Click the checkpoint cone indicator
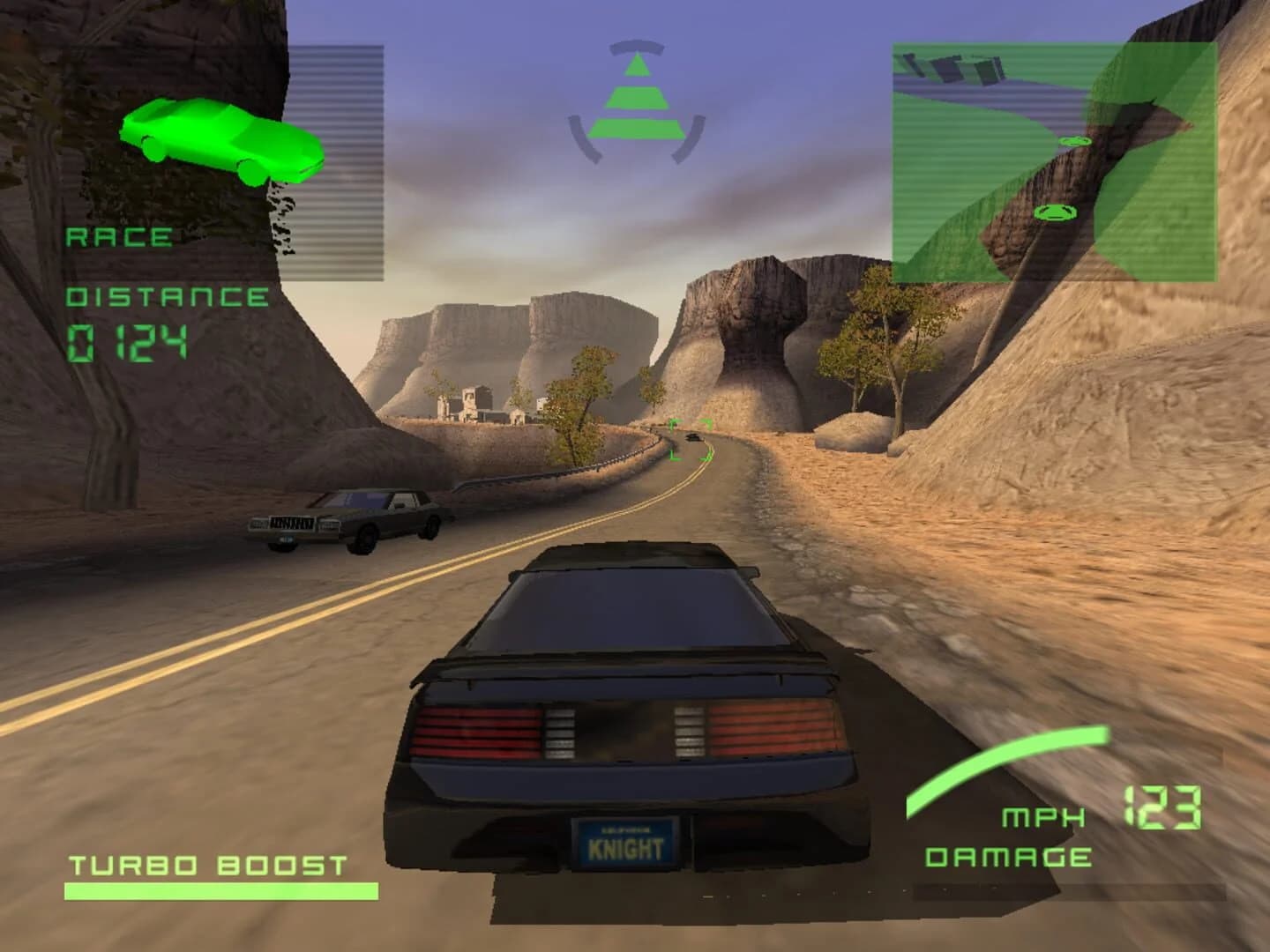 tap(637, 93)
